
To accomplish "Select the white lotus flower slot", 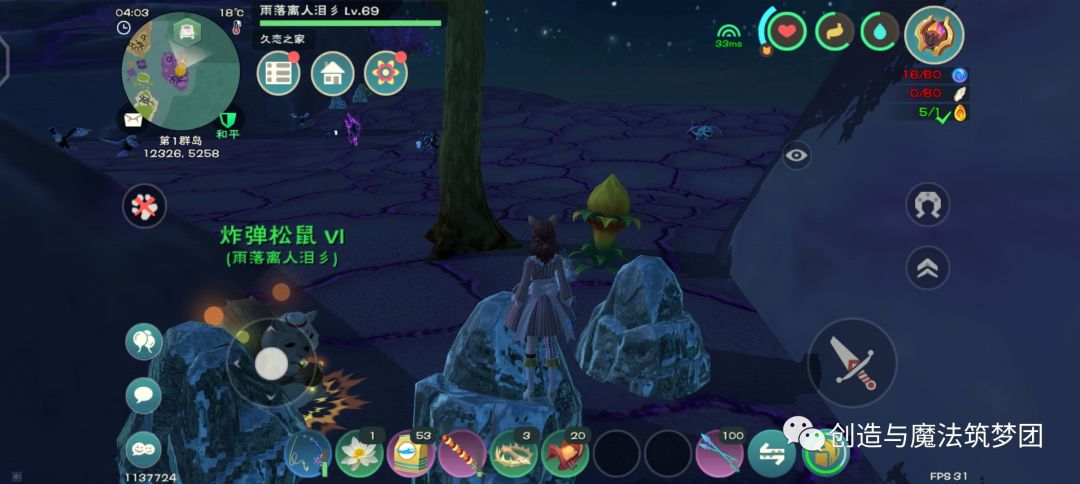I will pos(359,454).
